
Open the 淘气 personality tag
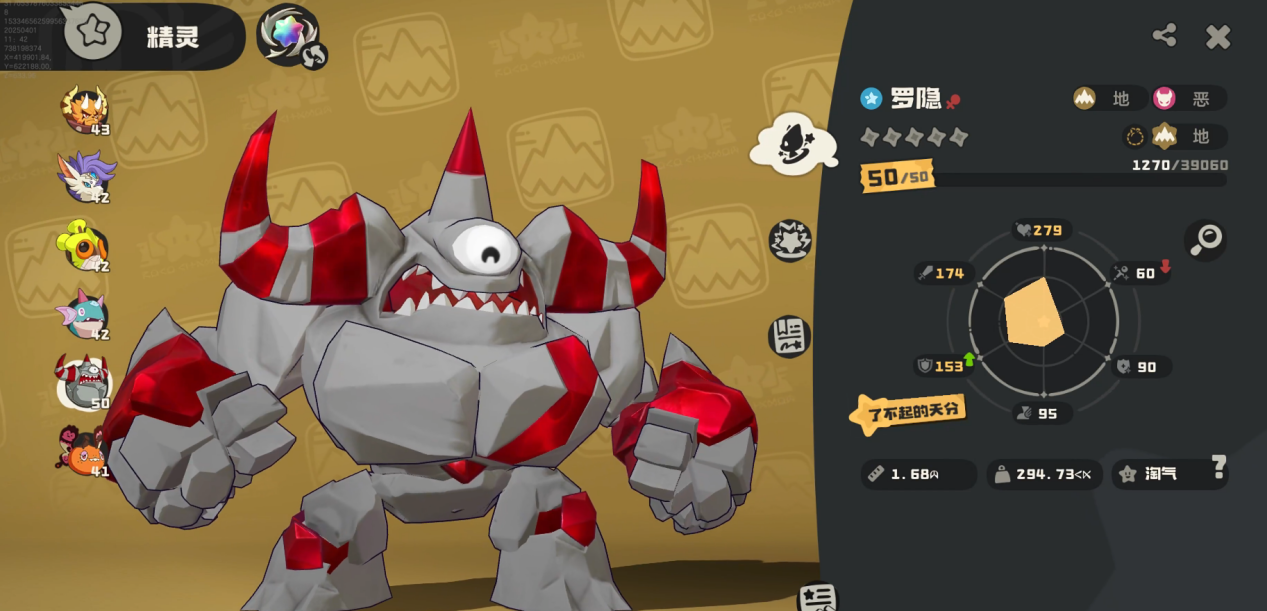point(1160,474)
